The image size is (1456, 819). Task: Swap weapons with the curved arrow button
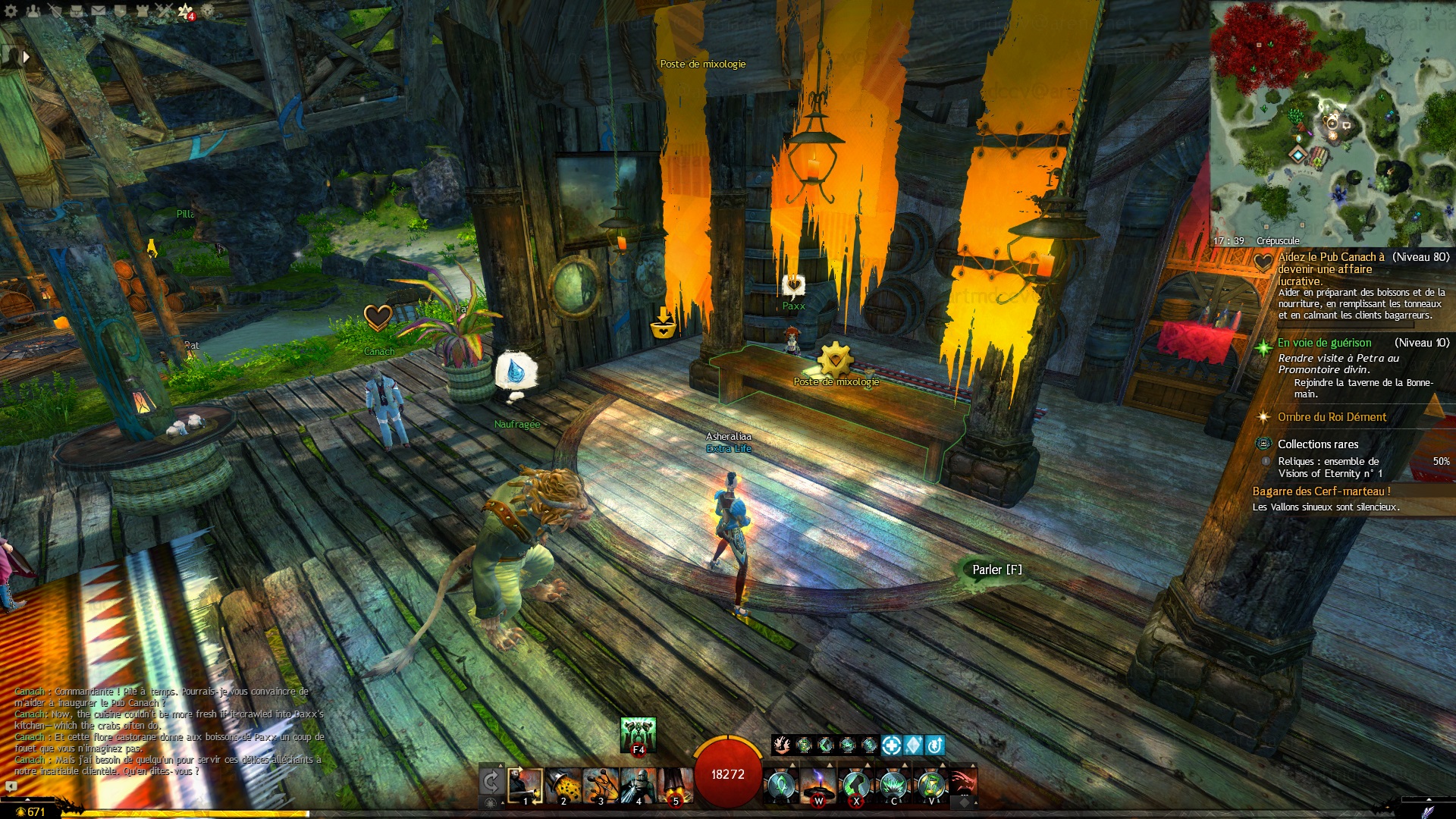pyautogui.click(x=491, y=782)
